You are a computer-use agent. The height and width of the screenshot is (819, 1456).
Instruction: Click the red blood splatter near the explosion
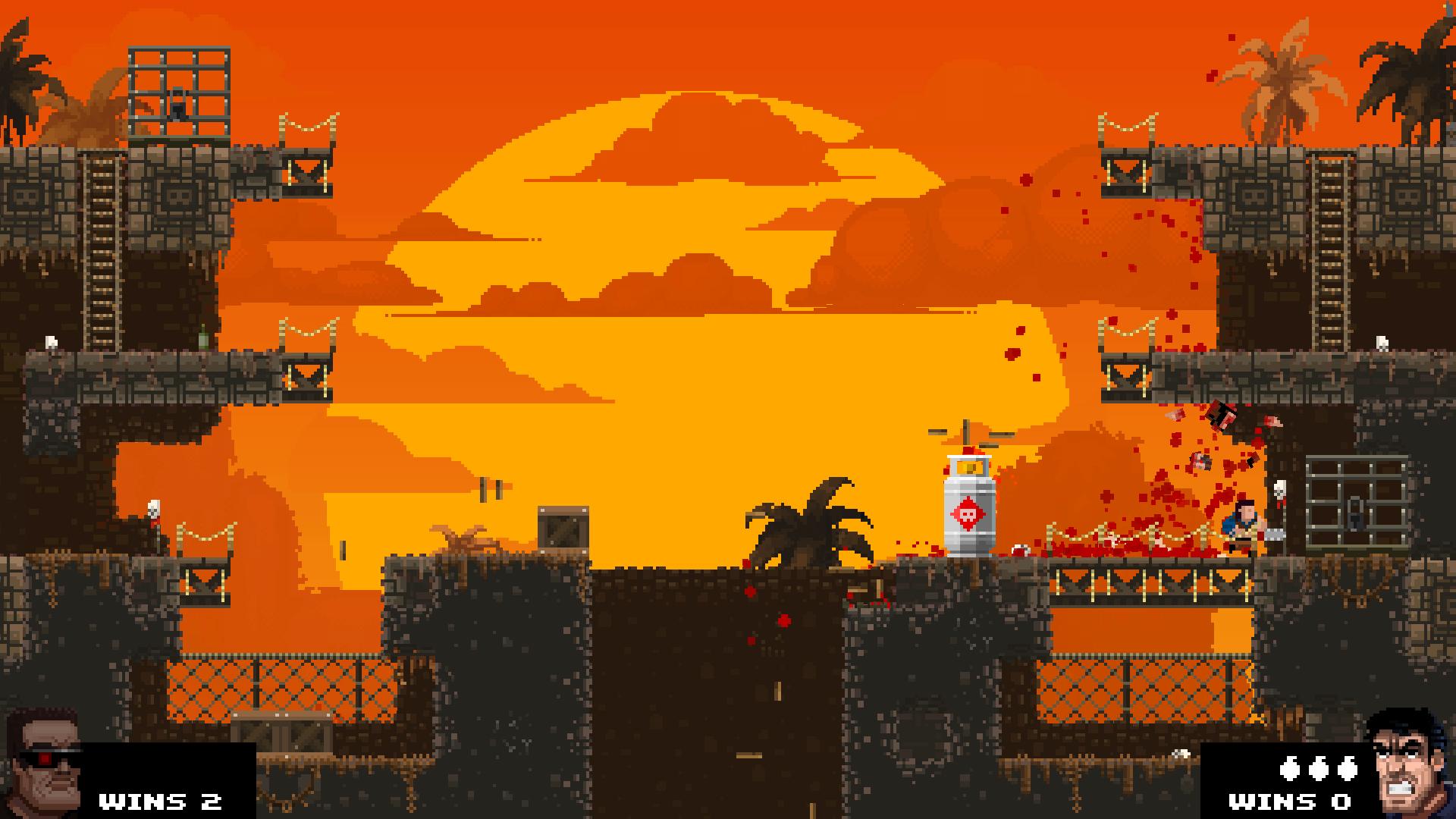pyautogui.click(x=1183, y=478)
